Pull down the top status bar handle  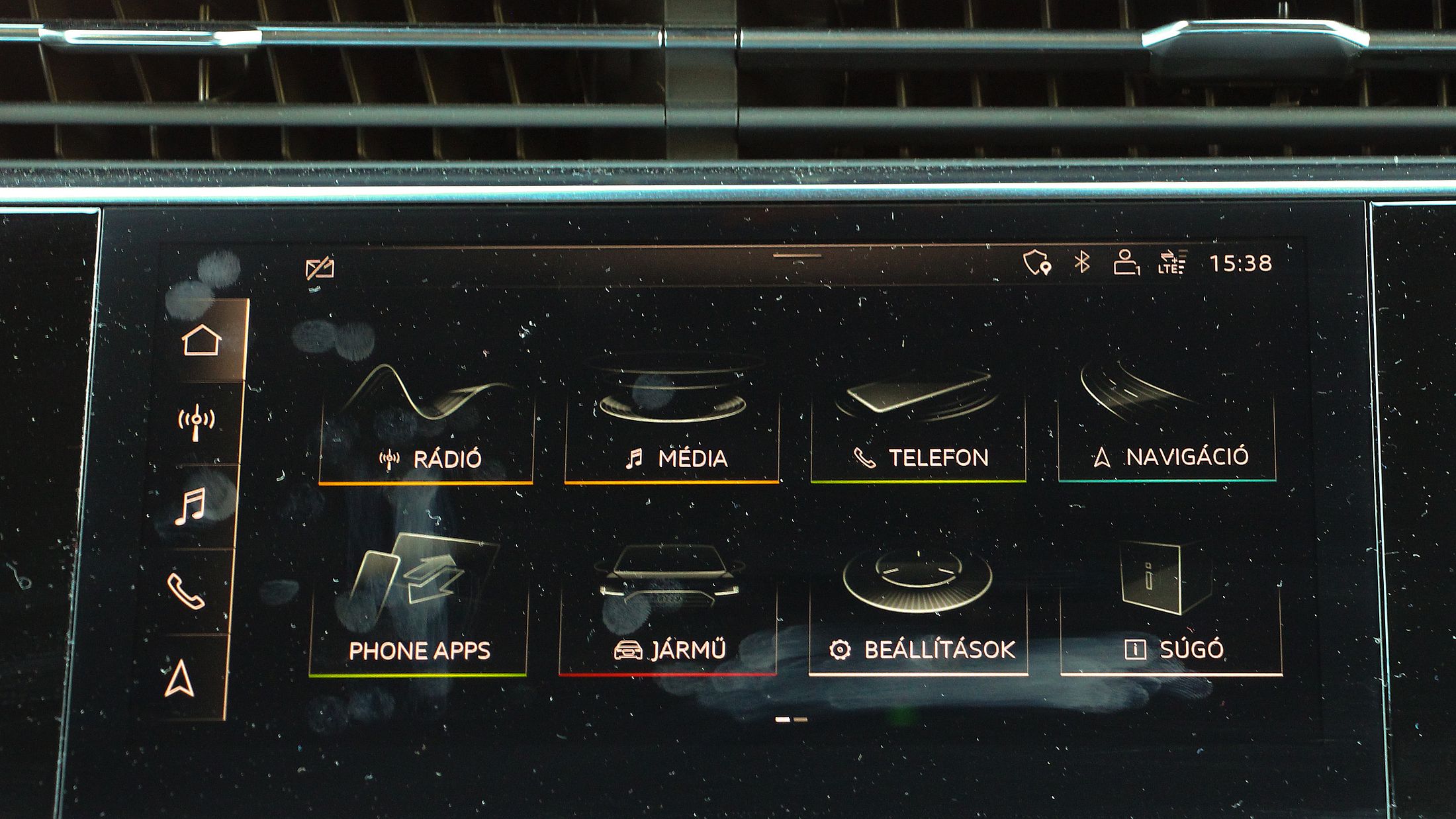point(797,255)
